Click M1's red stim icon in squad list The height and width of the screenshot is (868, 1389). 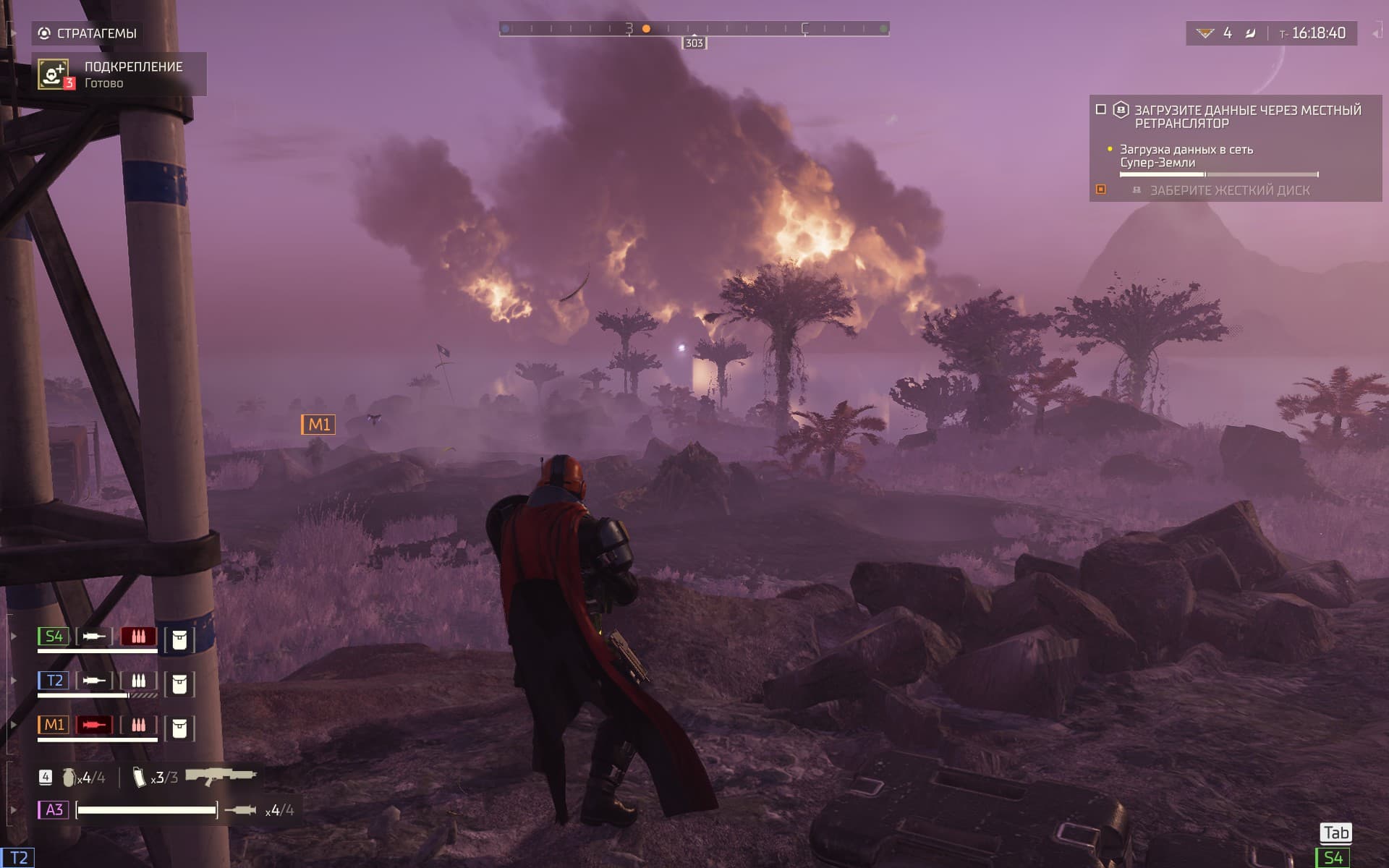(94, 725)
